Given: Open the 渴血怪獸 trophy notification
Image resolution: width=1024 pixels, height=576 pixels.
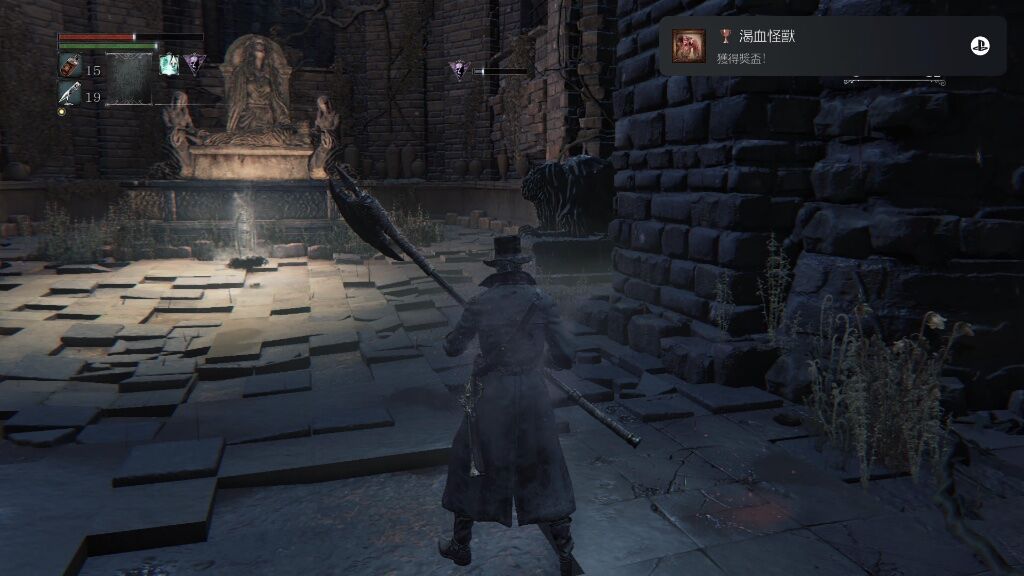Looking at the screenshot, I should [x=832, y=46].
